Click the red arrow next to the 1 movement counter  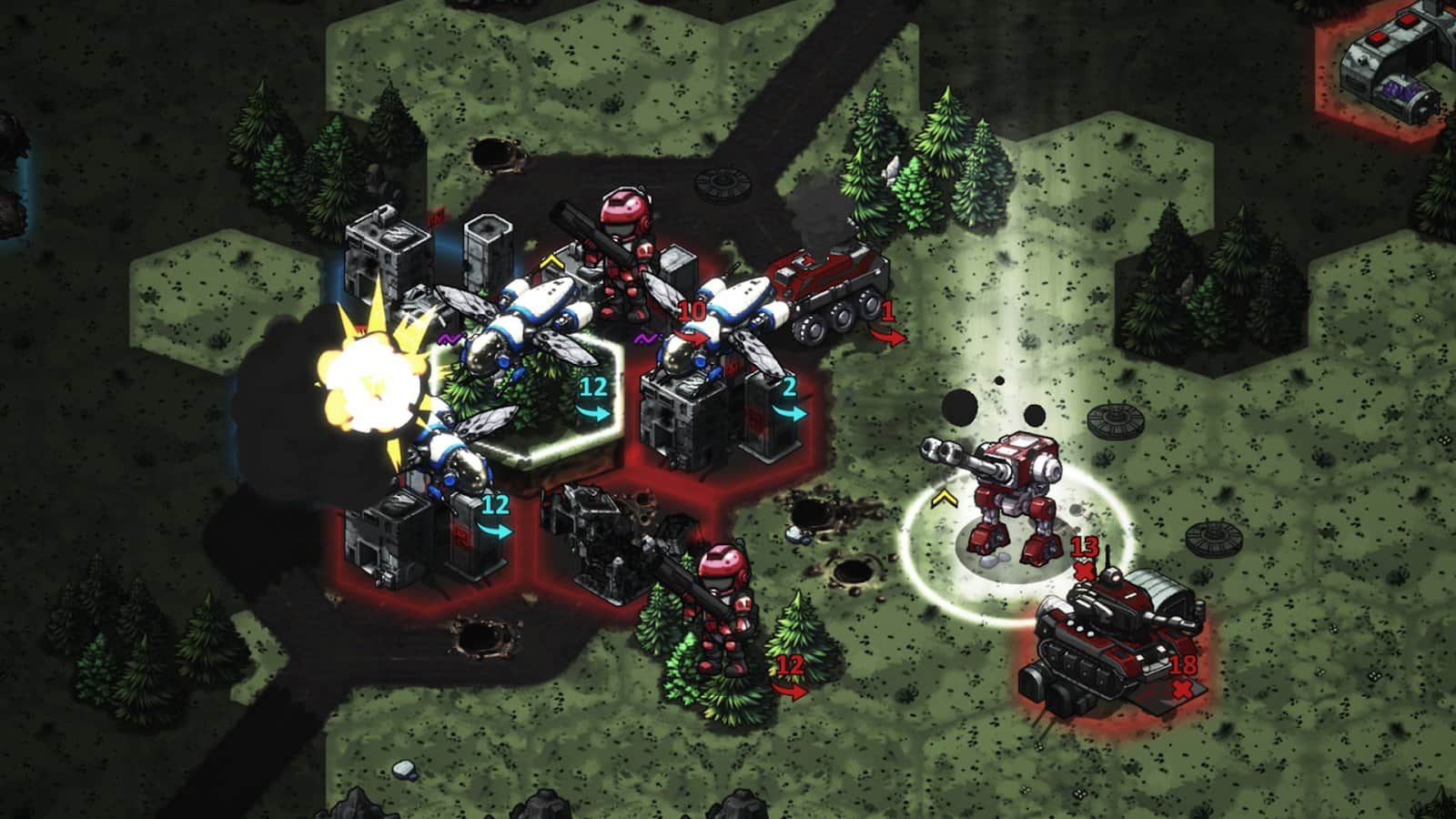[887, 337]
